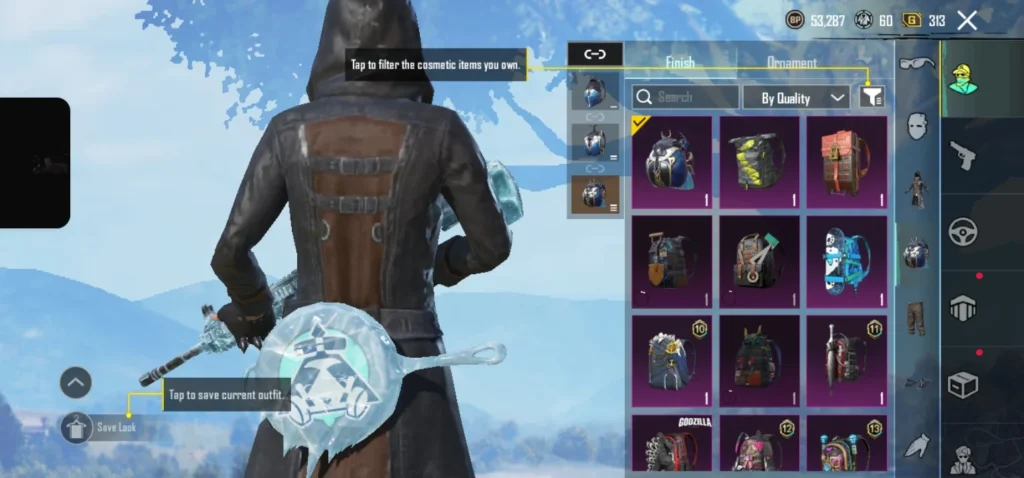
Task: Expand the round up-arrow button
Action: [76, 382]
